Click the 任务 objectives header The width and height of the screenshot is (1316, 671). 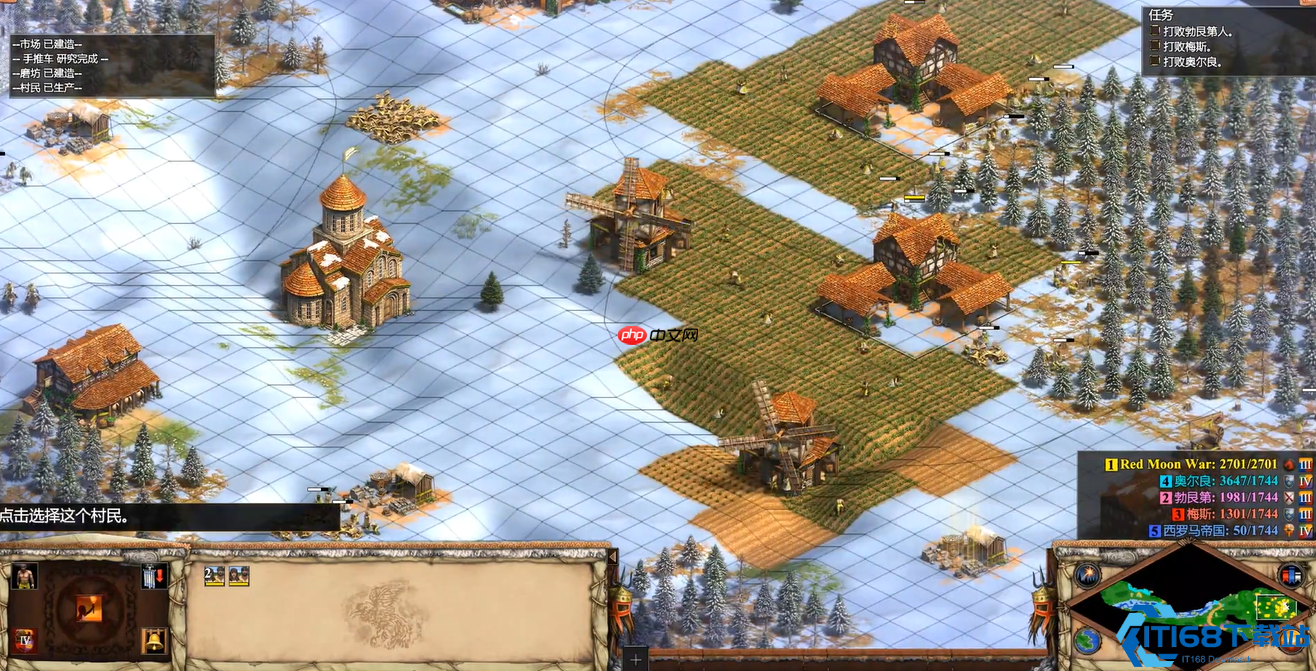tap(1161, 15)
